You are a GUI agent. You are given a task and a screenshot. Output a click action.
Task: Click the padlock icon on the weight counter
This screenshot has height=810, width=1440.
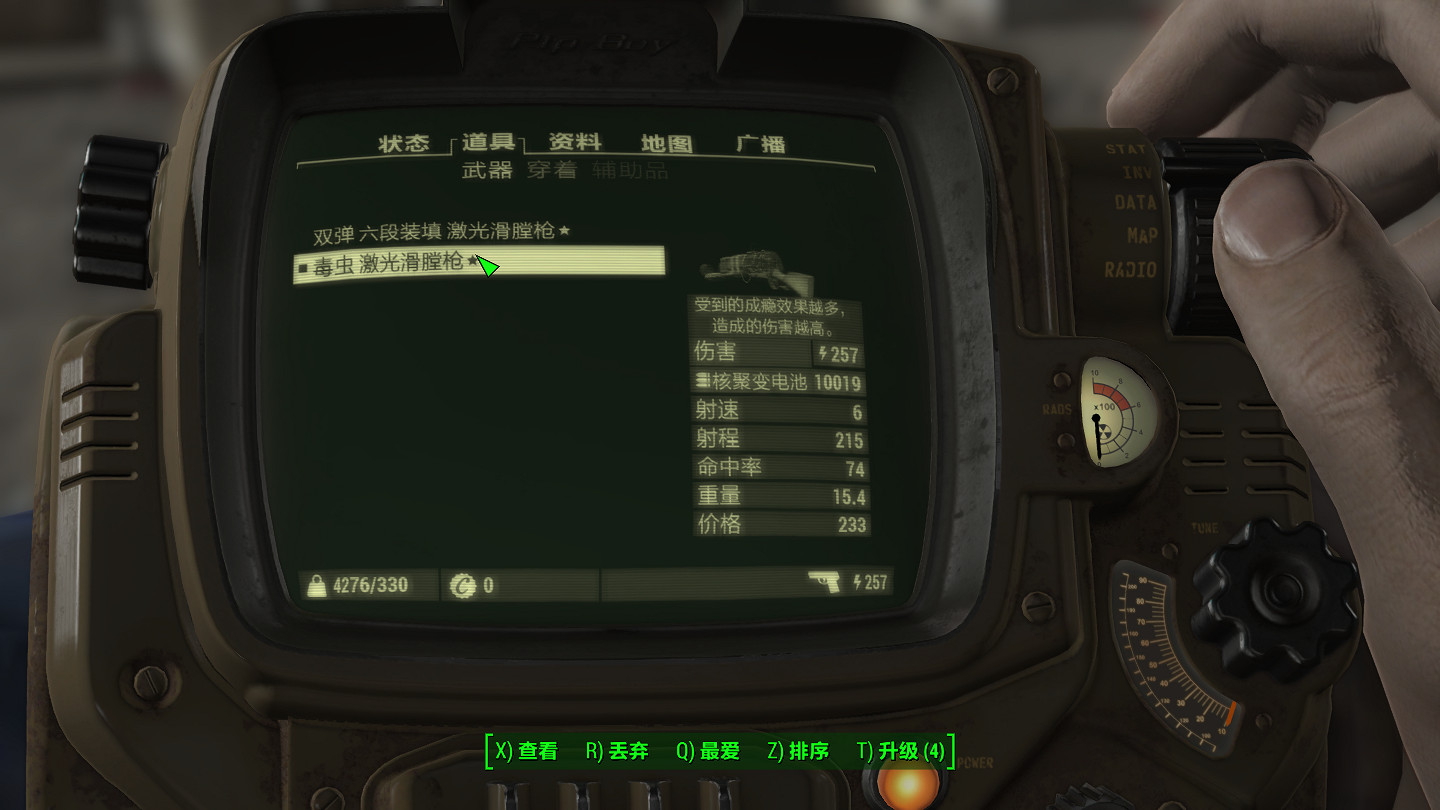pos(316,583)
